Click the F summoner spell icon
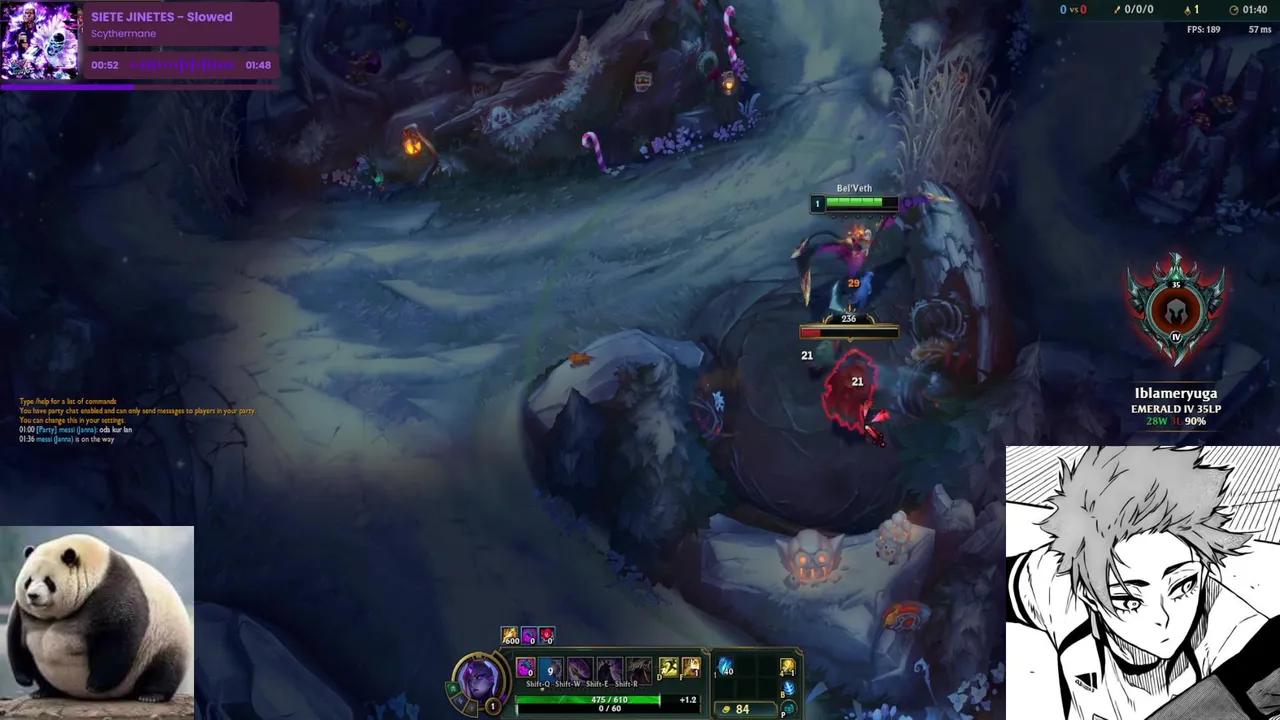 tap(690, 666)
